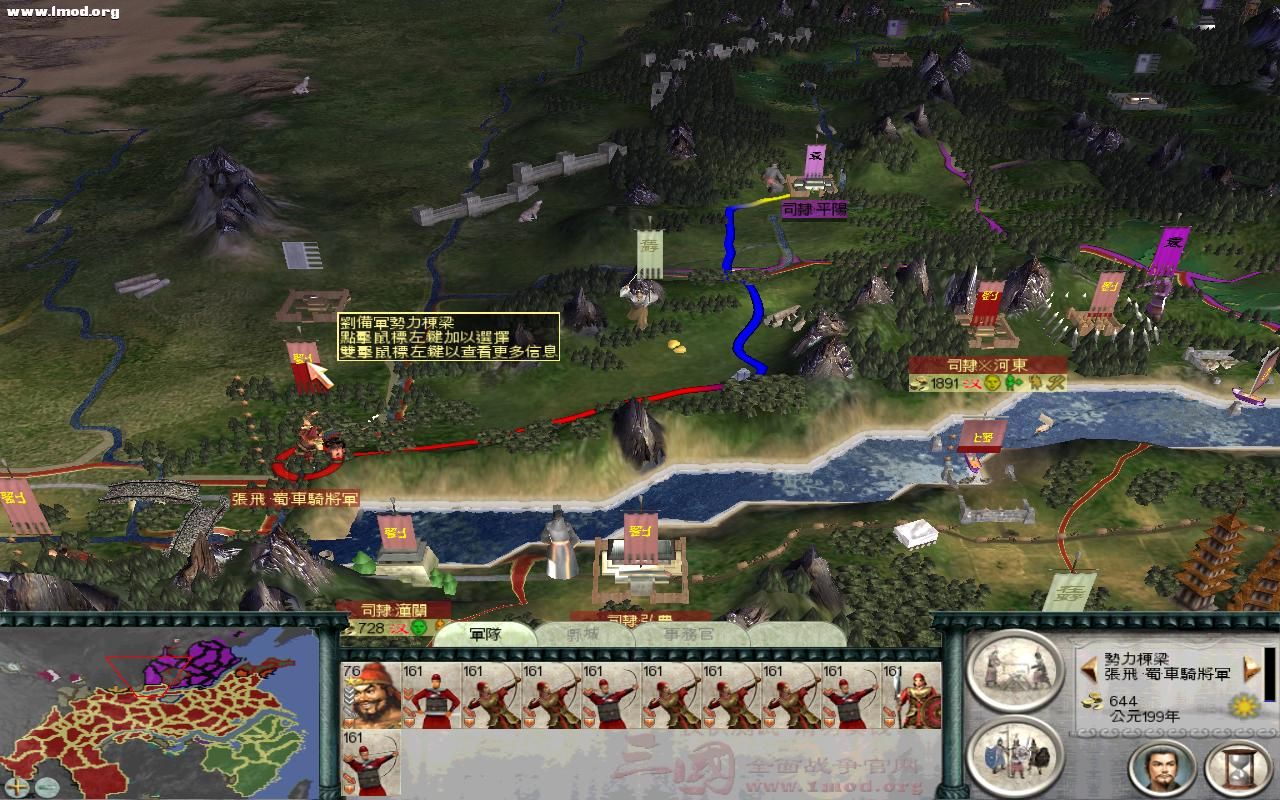Click the gold coins treasury icon showing 644
The width and height of the screenshot is (1280, 800).
1093,703
